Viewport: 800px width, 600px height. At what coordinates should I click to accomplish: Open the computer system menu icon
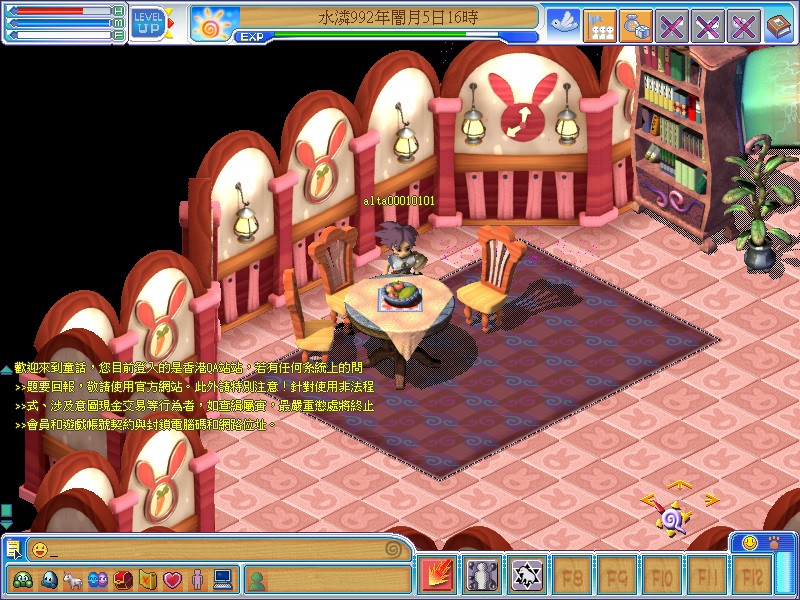tap(222, 579)
